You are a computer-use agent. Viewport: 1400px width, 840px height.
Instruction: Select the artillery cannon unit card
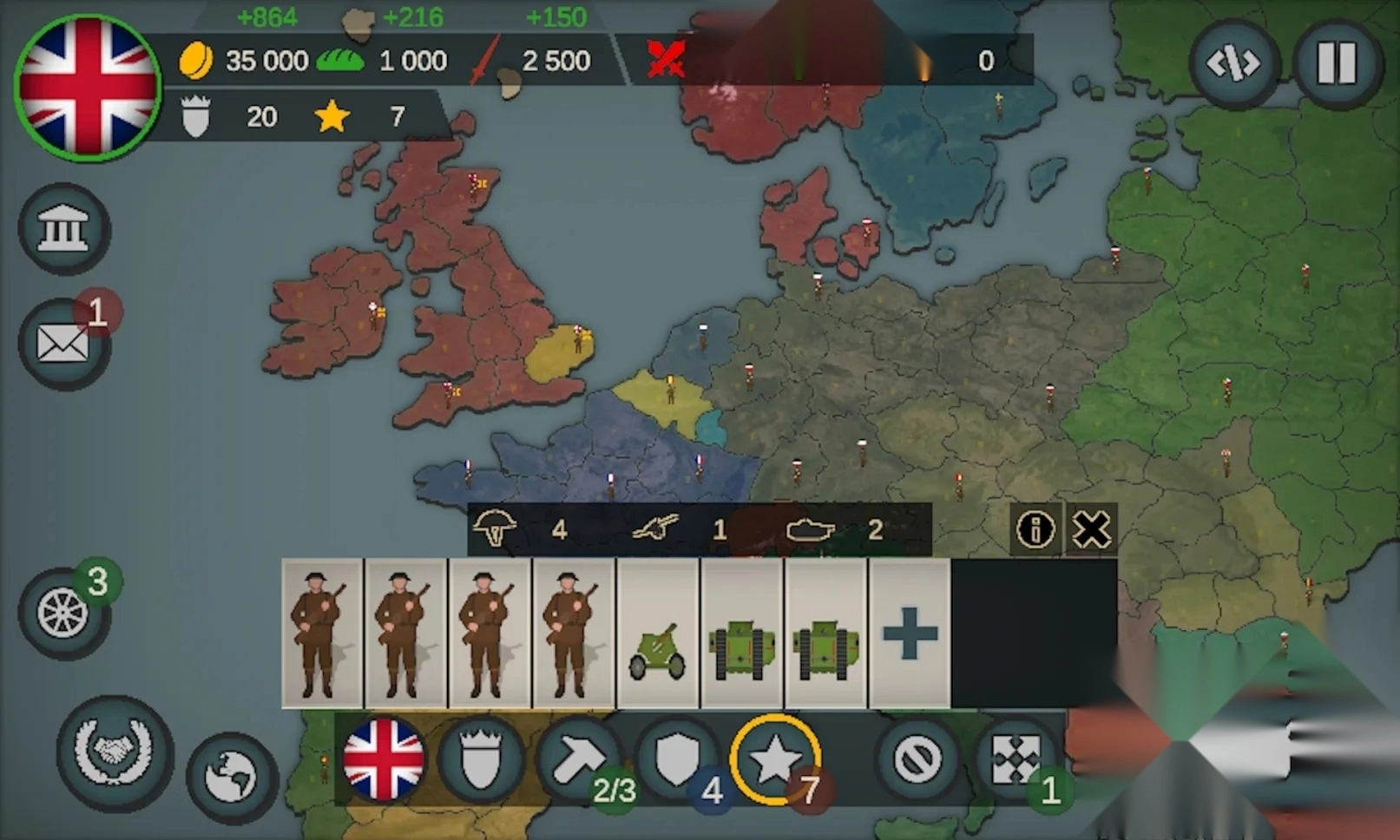657,633
